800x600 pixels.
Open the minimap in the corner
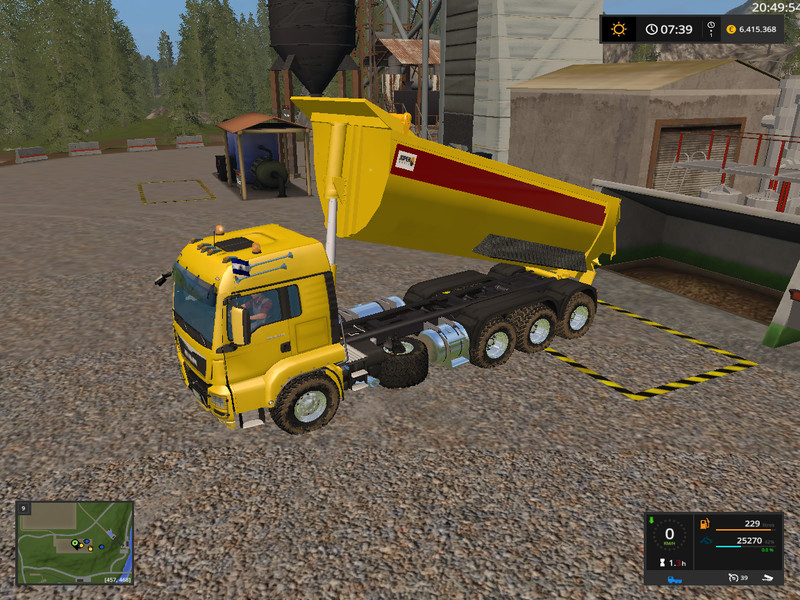pyautogui.click(x=75, y=541)
